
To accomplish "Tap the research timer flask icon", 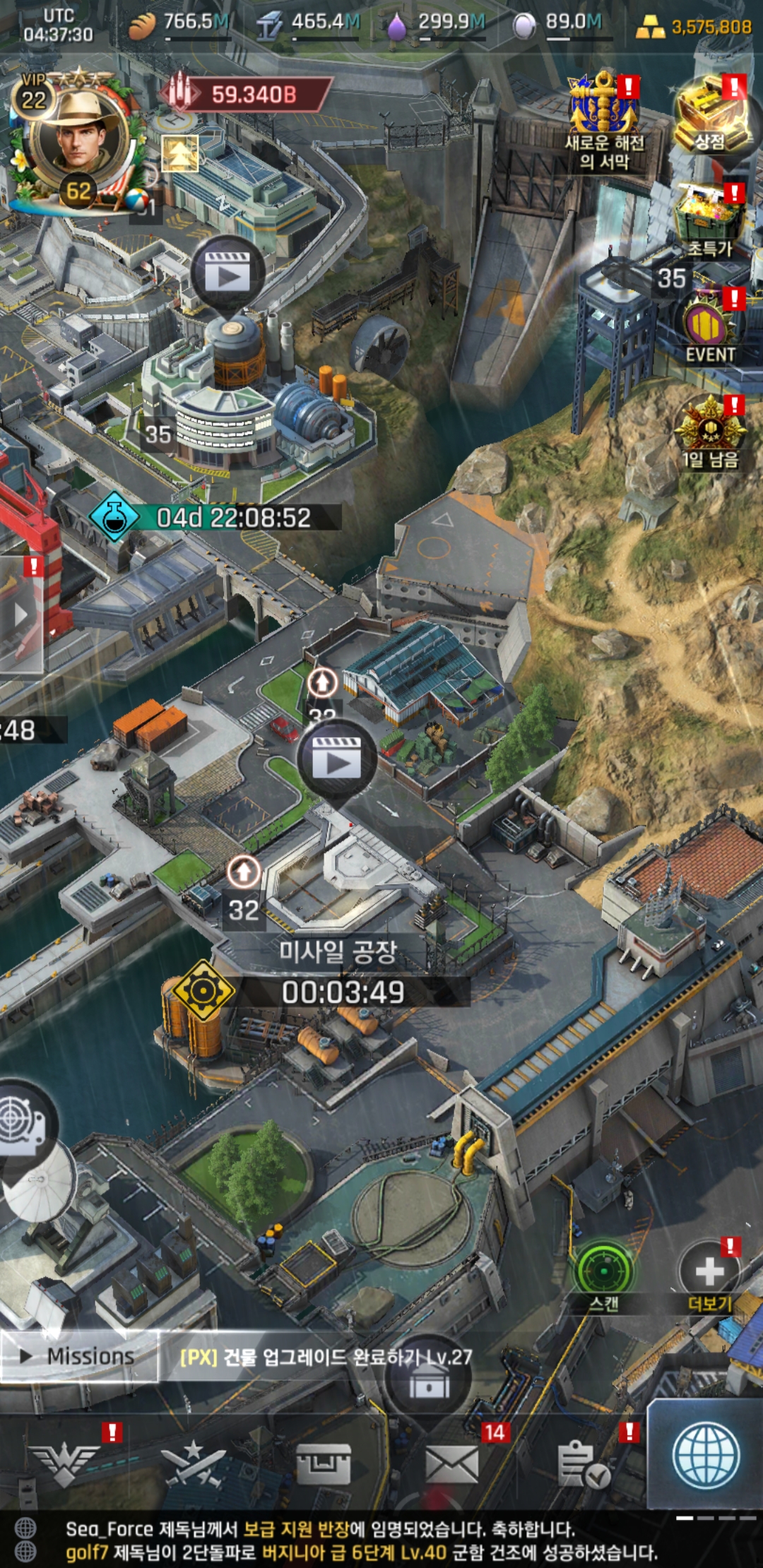I will 114,517.
